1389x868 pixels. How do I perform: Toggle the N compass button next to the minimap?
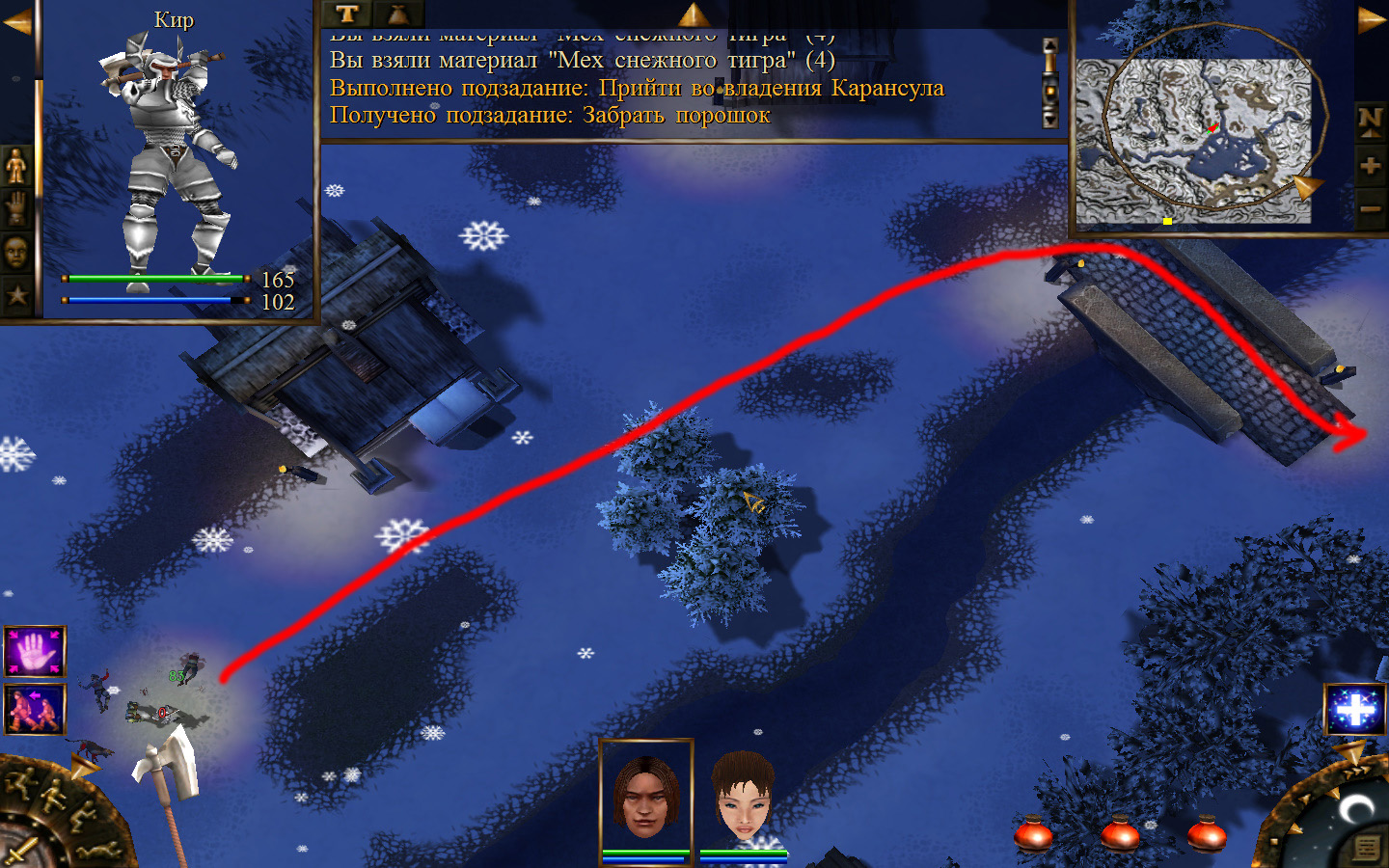(x=1370, y=121)
